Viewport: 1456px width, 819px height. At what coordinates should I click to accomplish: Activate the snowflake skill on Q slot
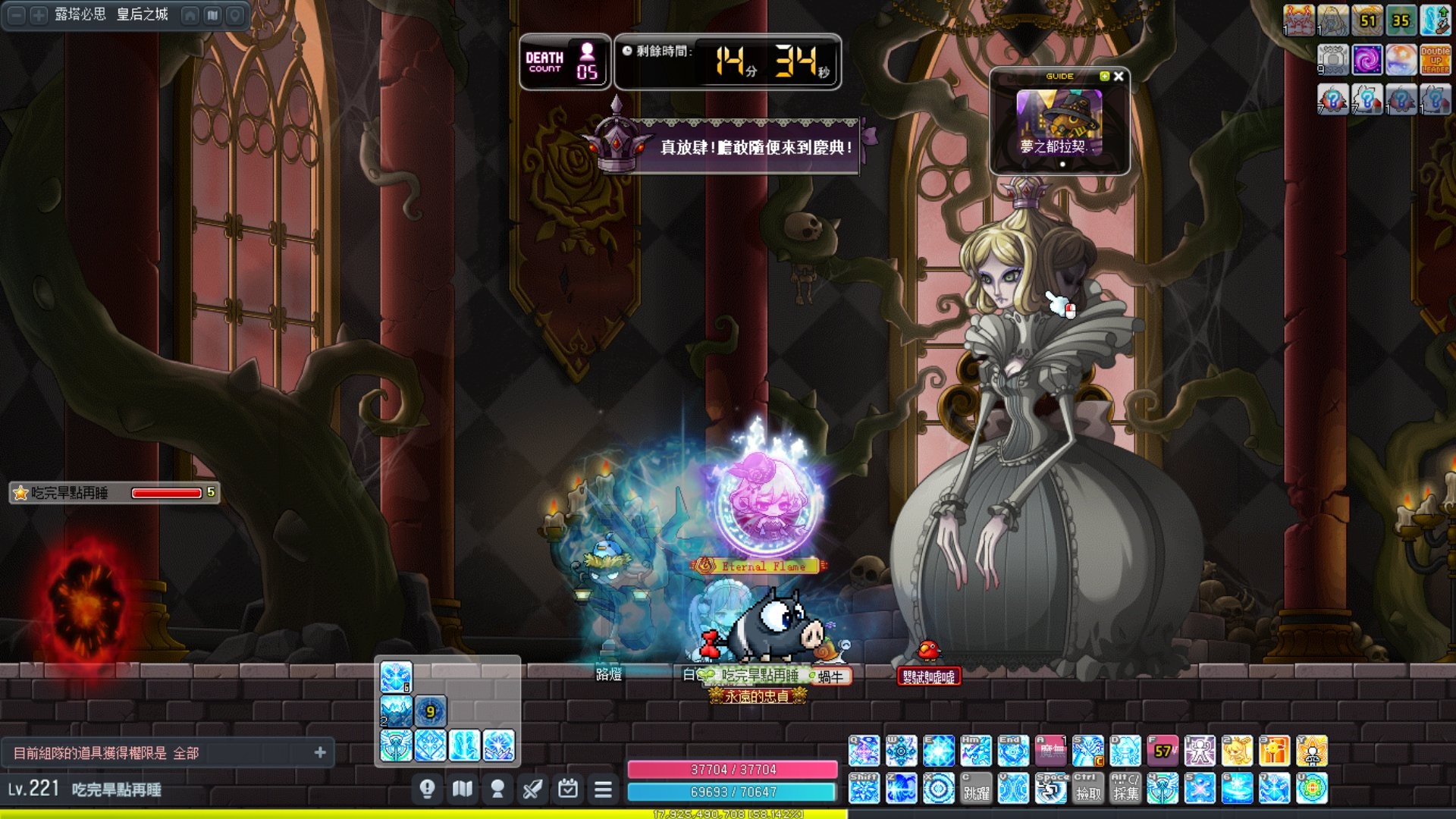[864, 751]
